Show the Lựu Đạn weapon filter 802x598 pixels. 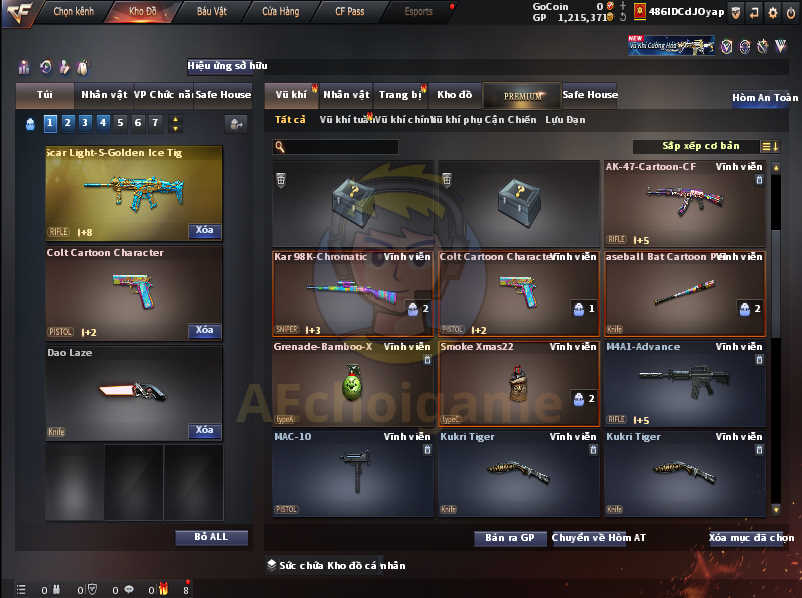(x=565, y=120)
